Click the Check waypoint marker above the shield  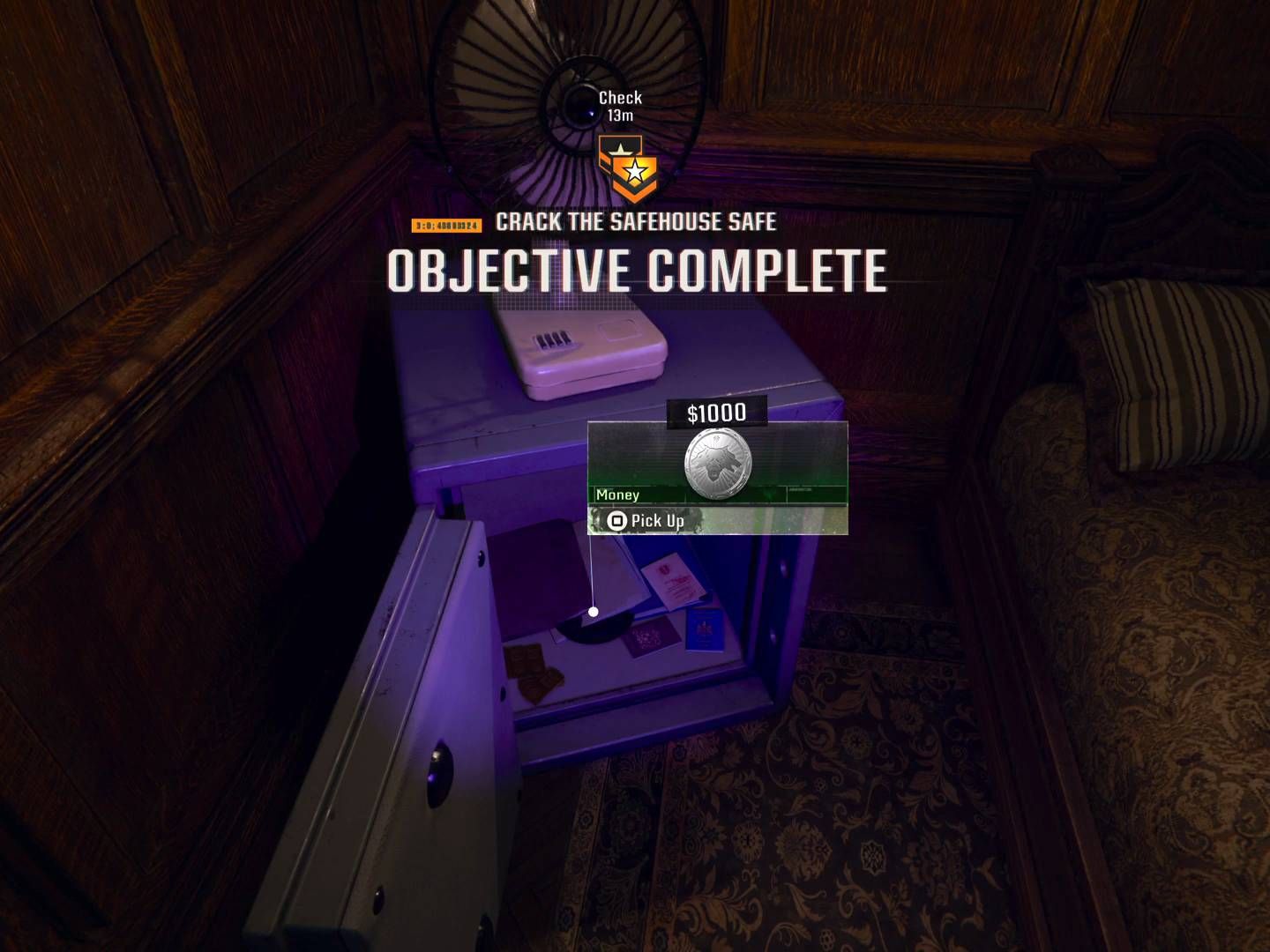[620, 99]
